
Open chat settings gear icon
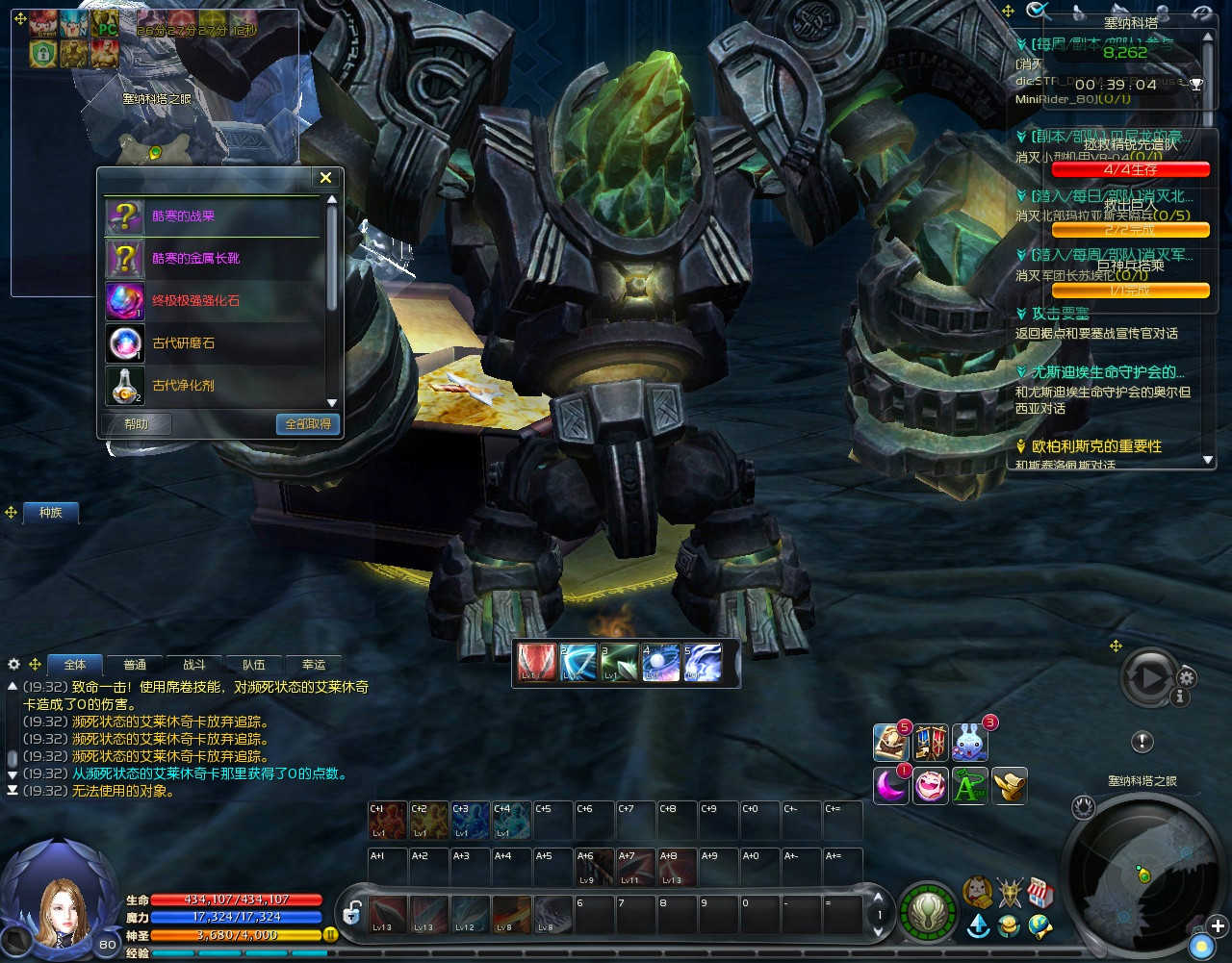coord(13,665)
